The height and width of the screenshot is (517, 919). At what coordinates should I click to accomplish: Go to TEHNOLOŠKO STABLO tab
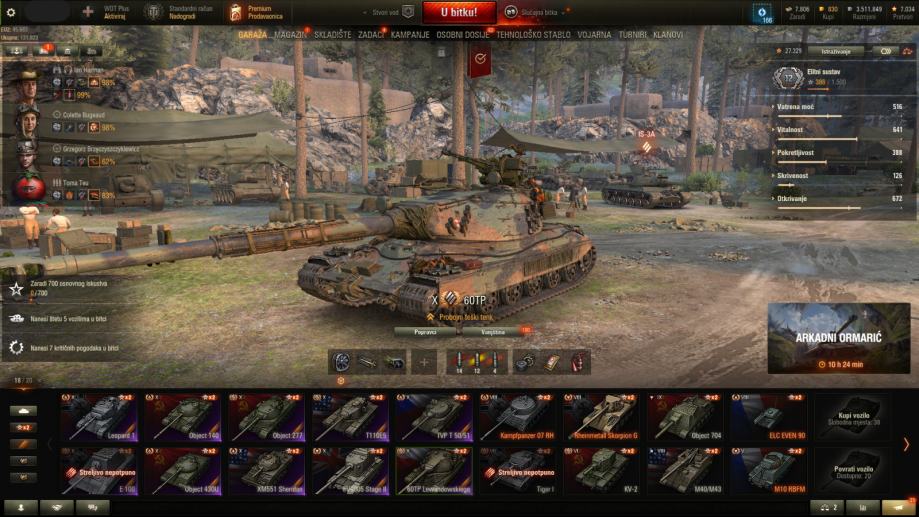point(534,34)
